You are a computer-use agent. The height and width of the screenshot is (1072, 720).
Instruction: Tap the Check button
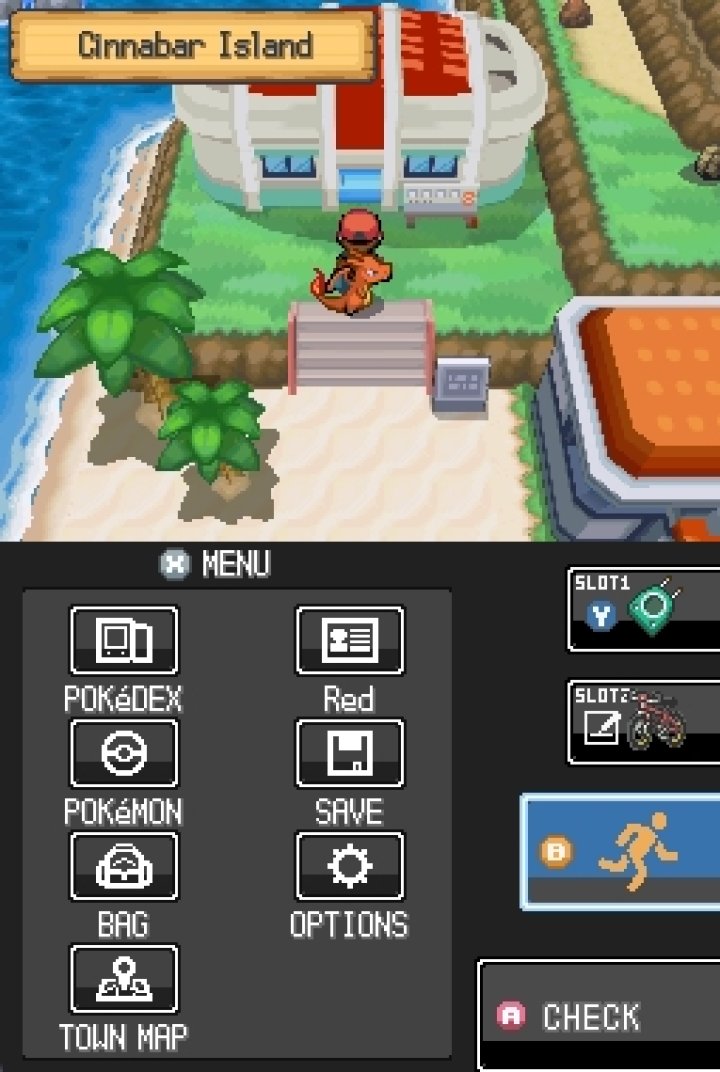point(600,1016)
